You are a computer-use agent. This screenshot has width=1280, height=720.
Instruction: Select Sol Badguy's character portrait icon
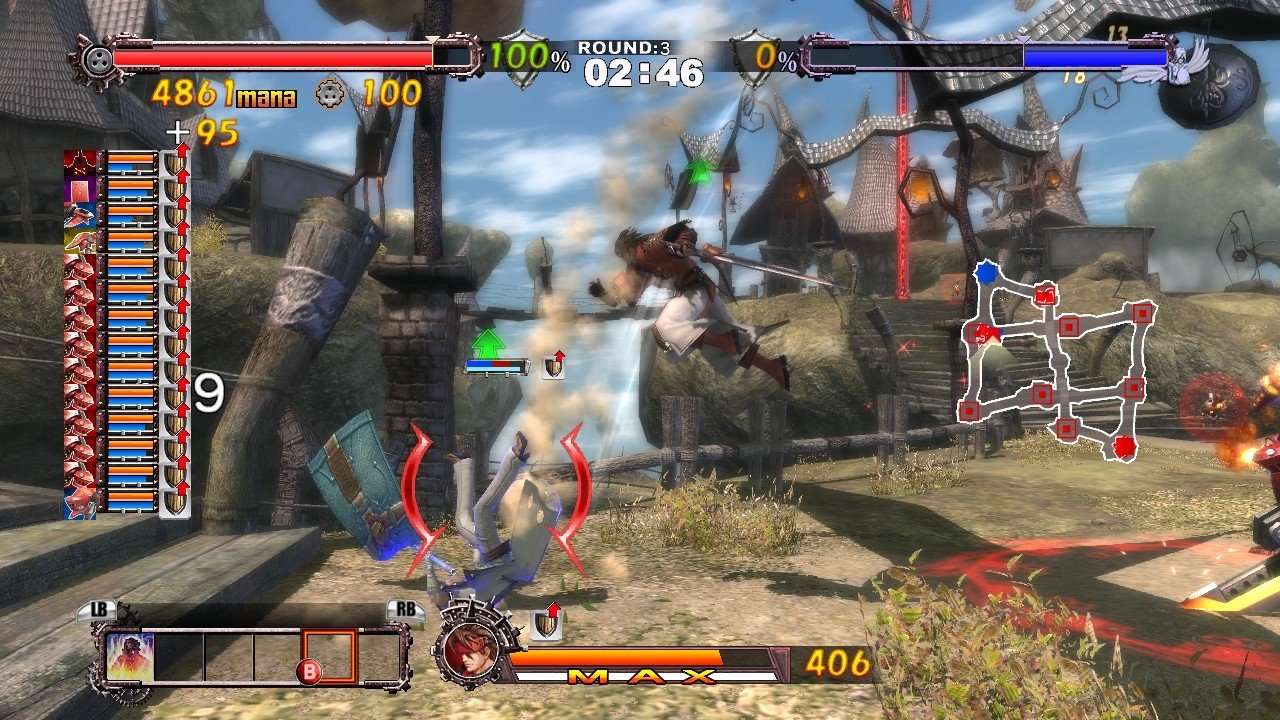point(473,648)
